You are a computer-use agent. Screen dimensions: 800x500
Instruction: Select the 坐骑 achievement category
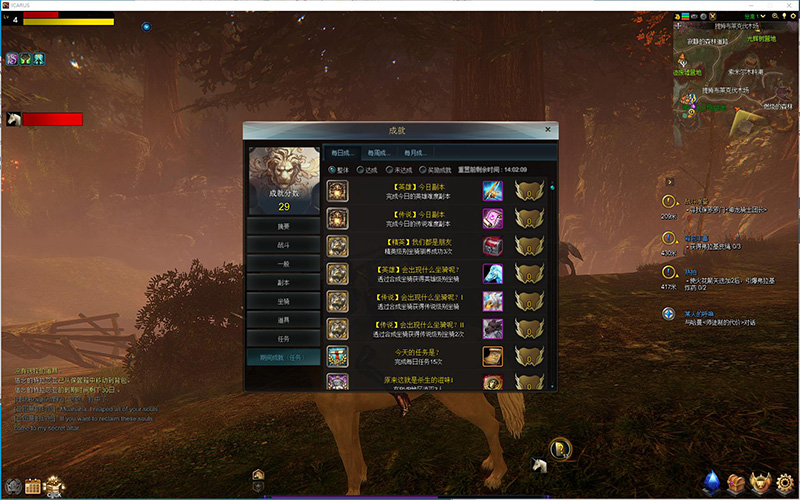tap(284, 300)
